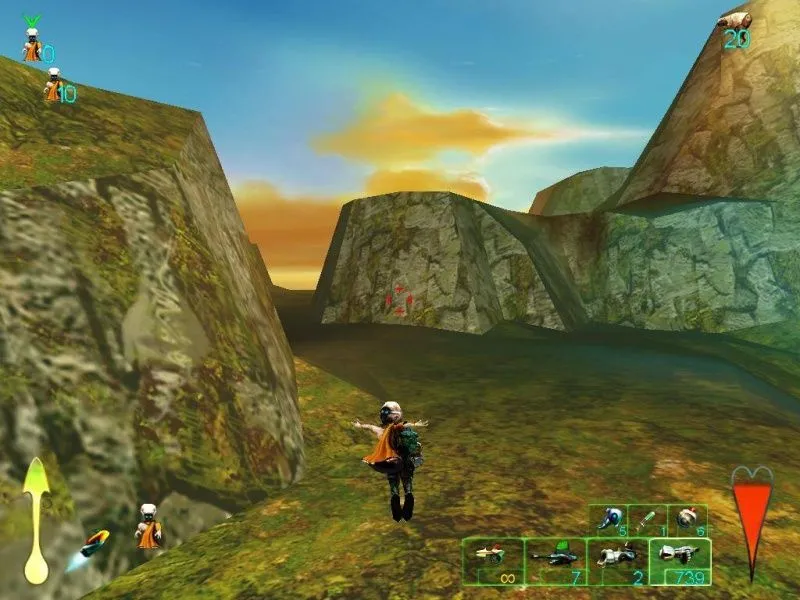This screenshot has width=800, height=600.
Task: Activate the green syringe item
Action: (647, 518)
